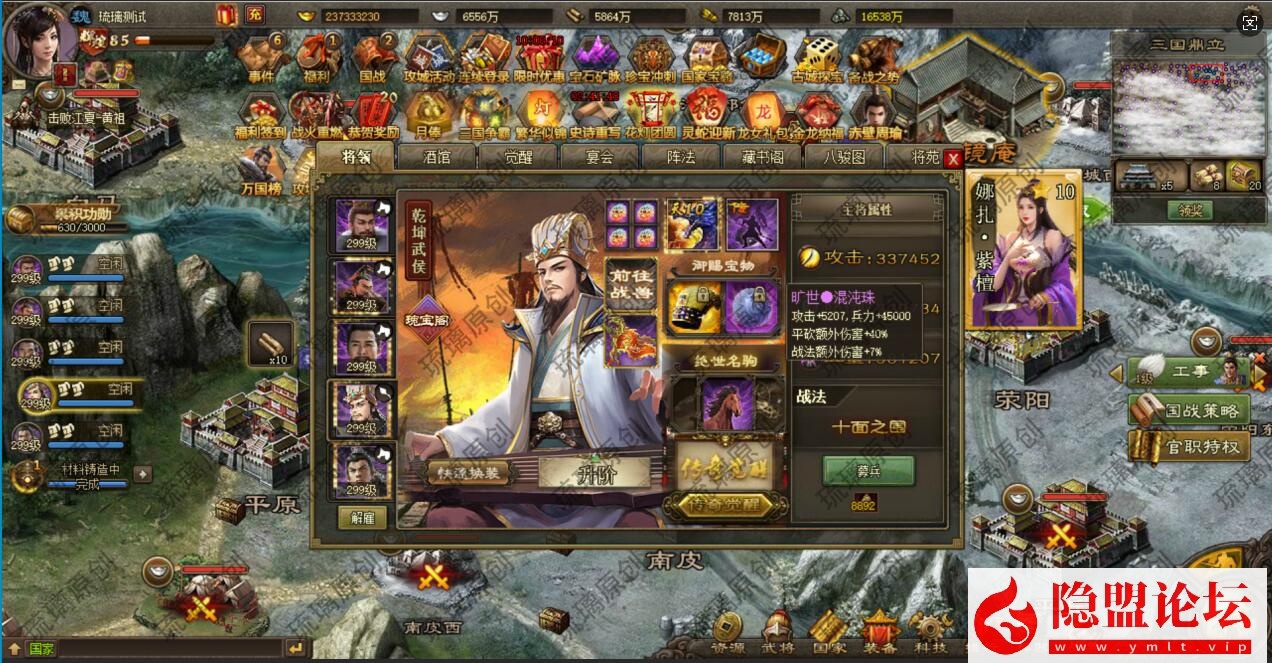The height and width of the screenshot is (663, 1272).
Task: Click the green 领奖 claim reward button
Action: pos(1188,211)
